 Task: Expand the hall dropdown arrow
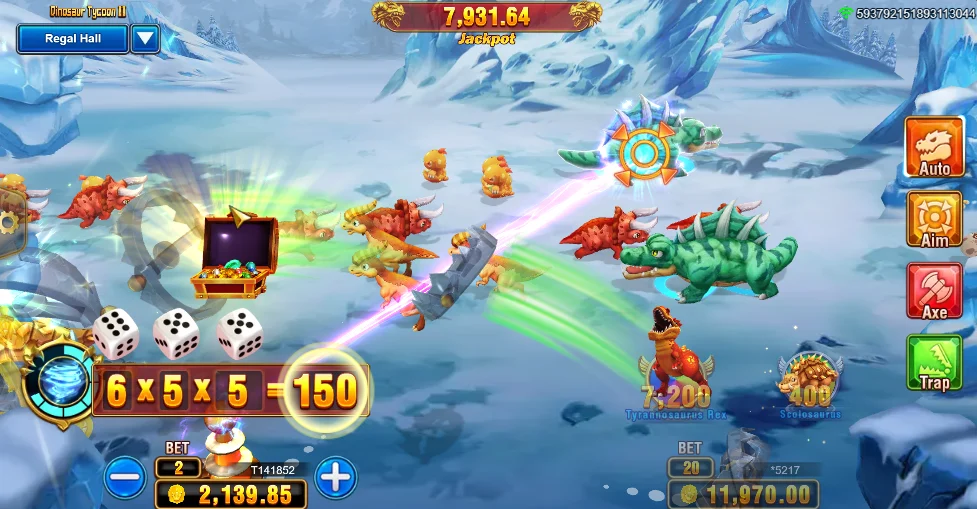[146, 39]
